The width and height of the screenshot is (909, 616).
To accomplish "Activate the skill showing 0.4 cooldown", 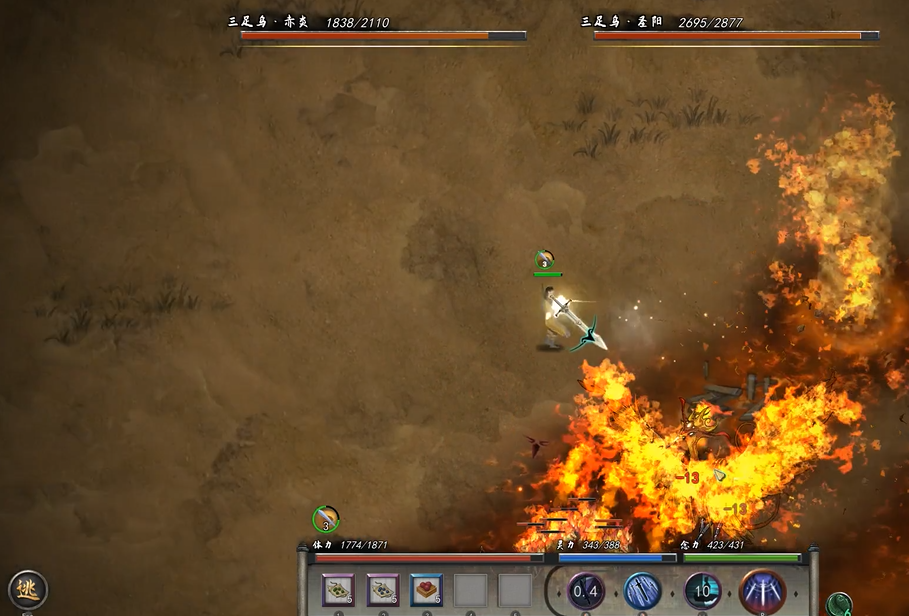I will tap(585, 591).
